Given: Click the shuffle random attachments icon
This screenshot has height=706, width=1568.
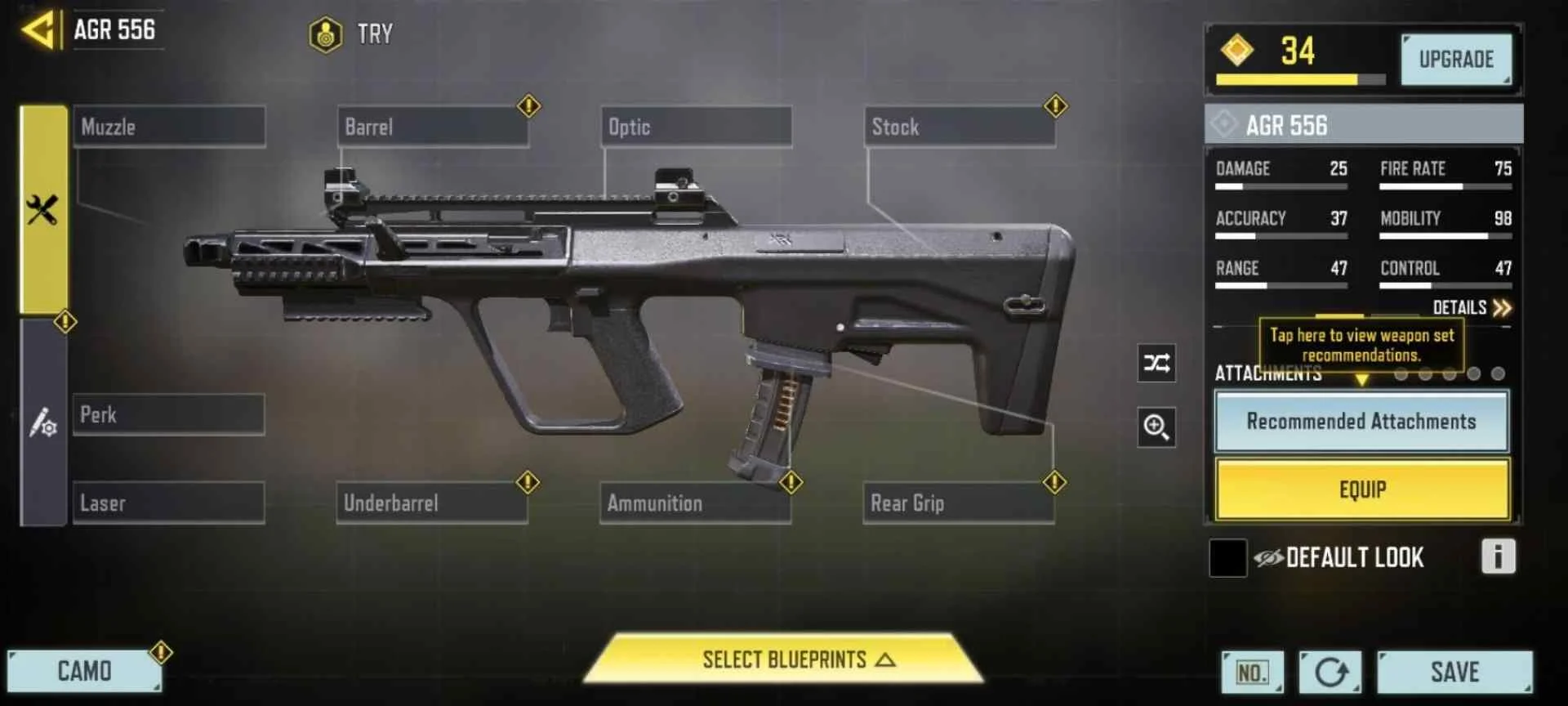Looking at the screenshot, I should tap(1156, 364).
